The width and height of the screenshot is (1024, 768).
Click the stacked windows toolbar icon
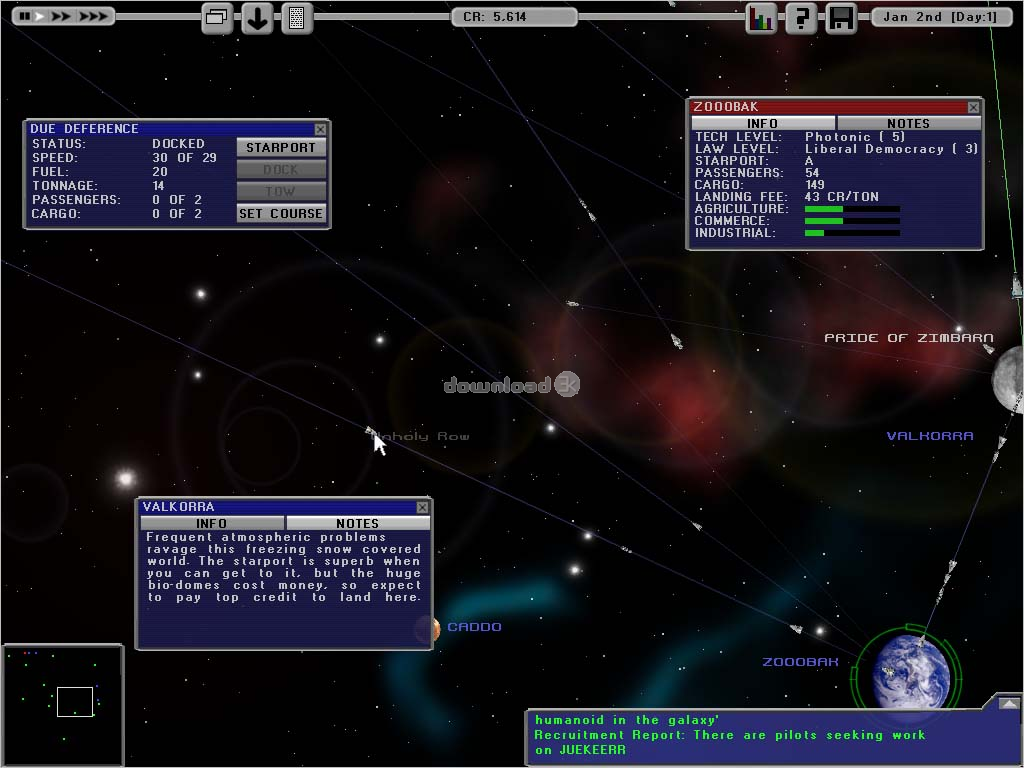[217, 18]
